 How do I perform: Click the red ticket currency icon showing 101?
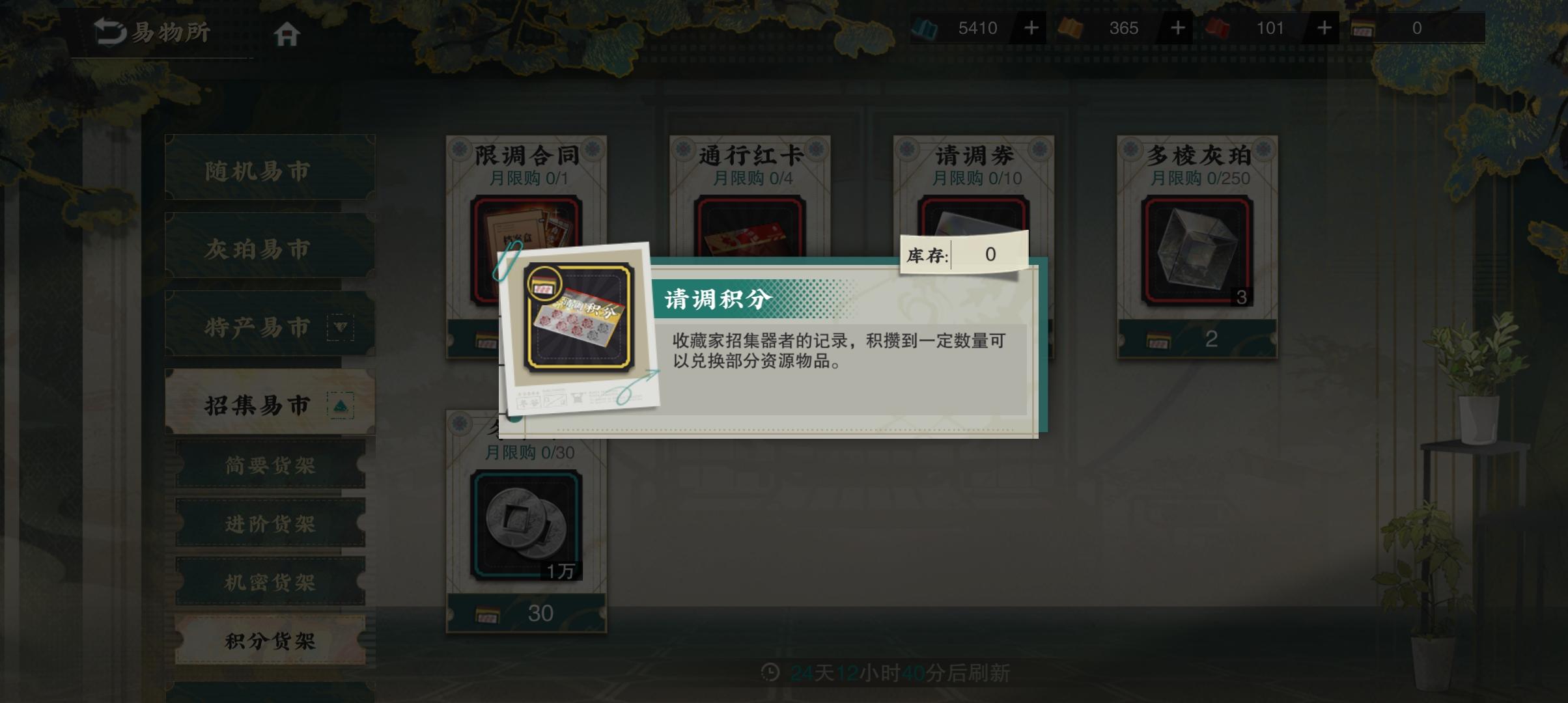[1217, 28]
